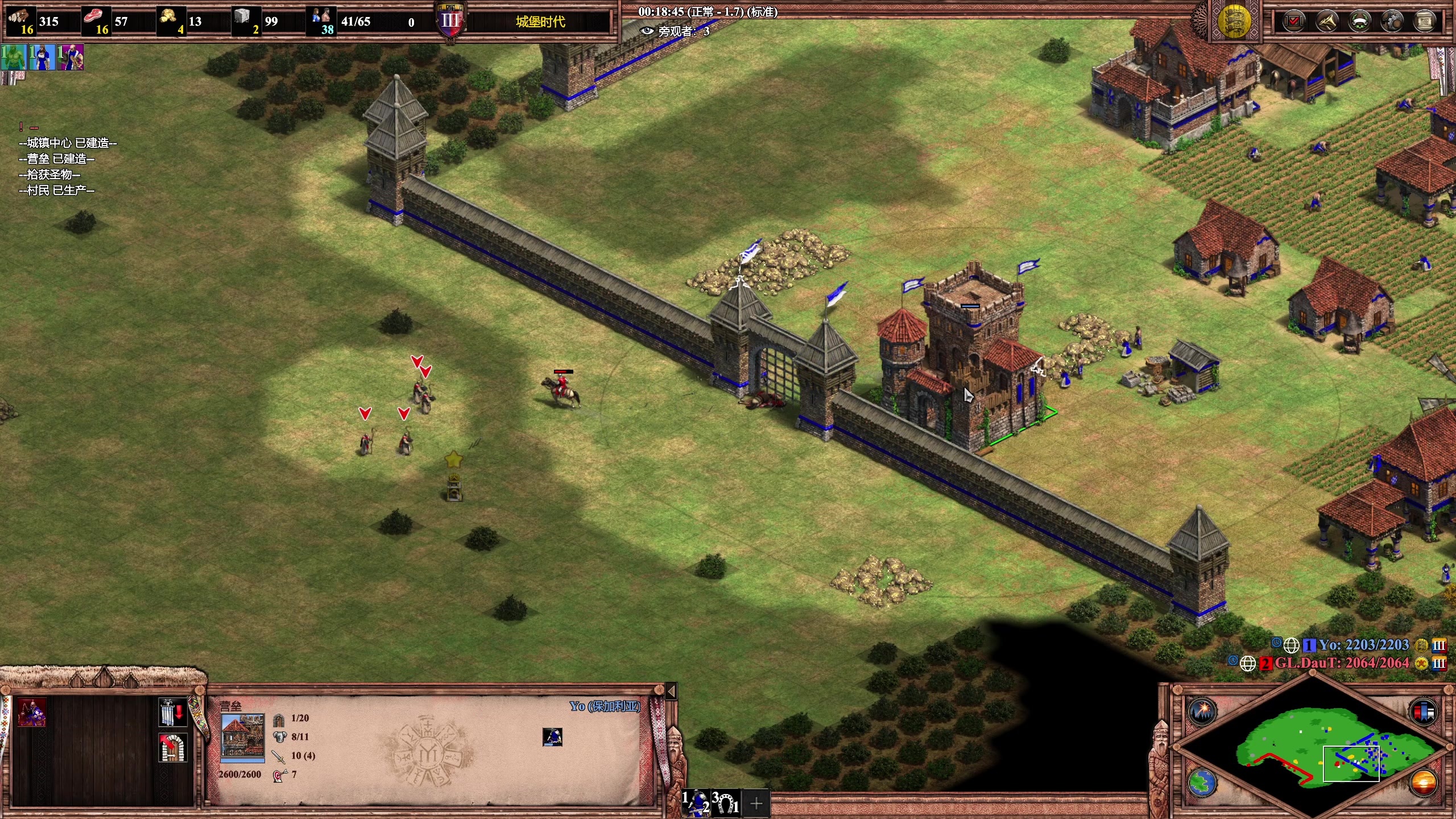Add a new control group with plus
This screenshot has width=1456, height=819.
(x=756, y=803)
